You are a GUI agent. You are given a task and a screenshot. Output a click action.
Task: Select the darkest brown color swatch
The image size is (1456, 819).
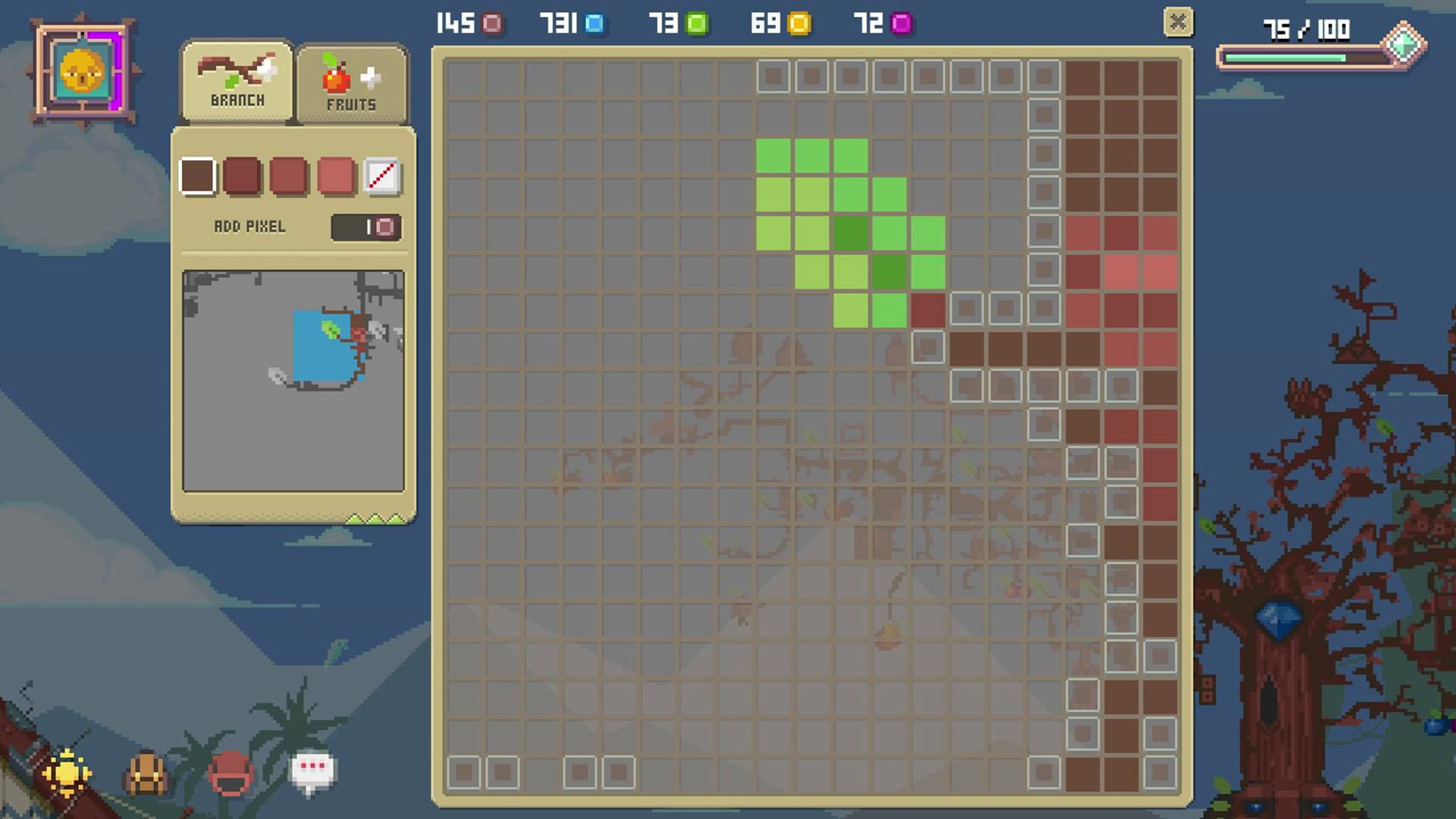tap(197, 177)
